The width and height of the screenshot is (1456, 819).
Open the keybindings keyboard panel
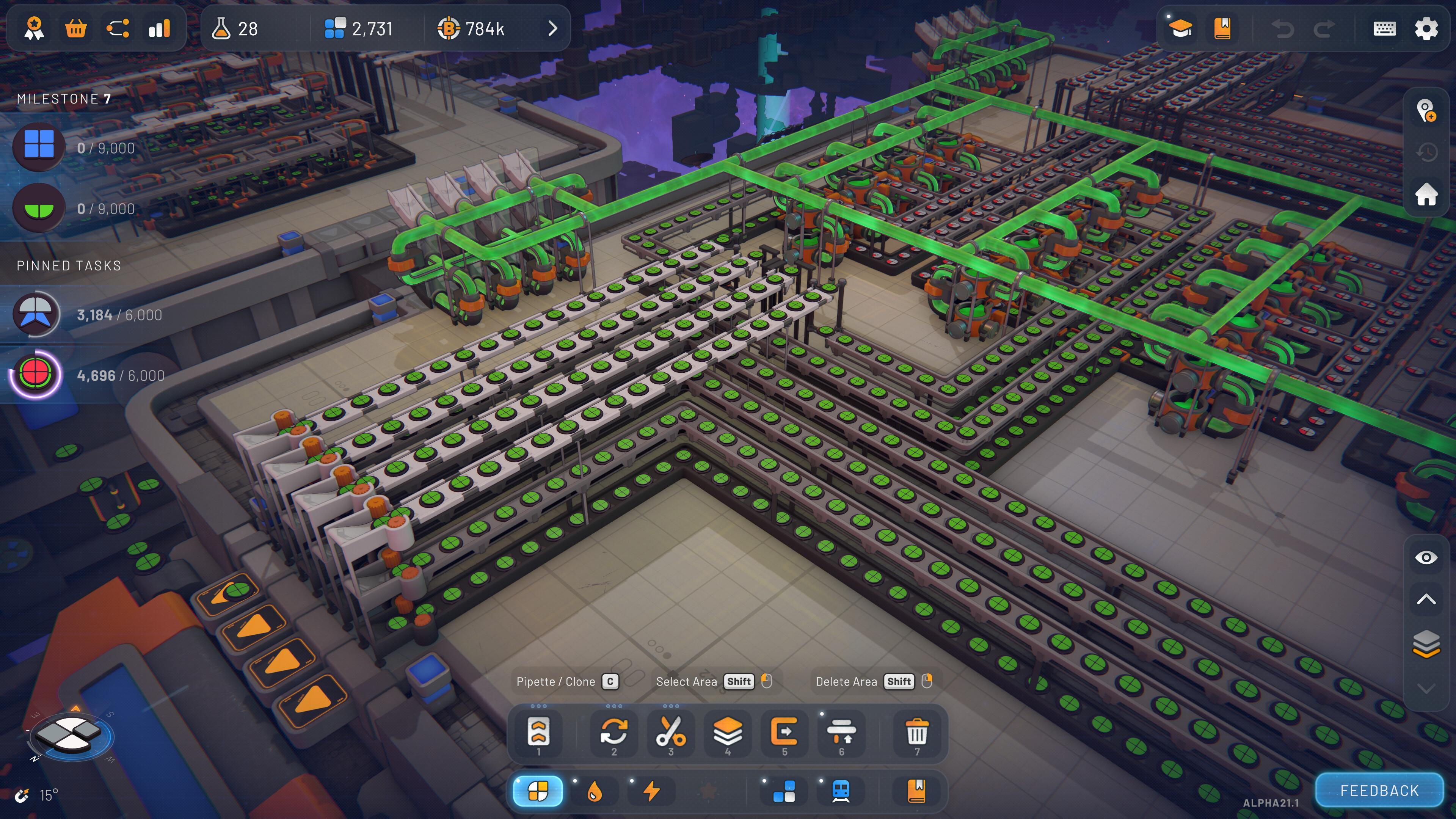[1384, 29]
